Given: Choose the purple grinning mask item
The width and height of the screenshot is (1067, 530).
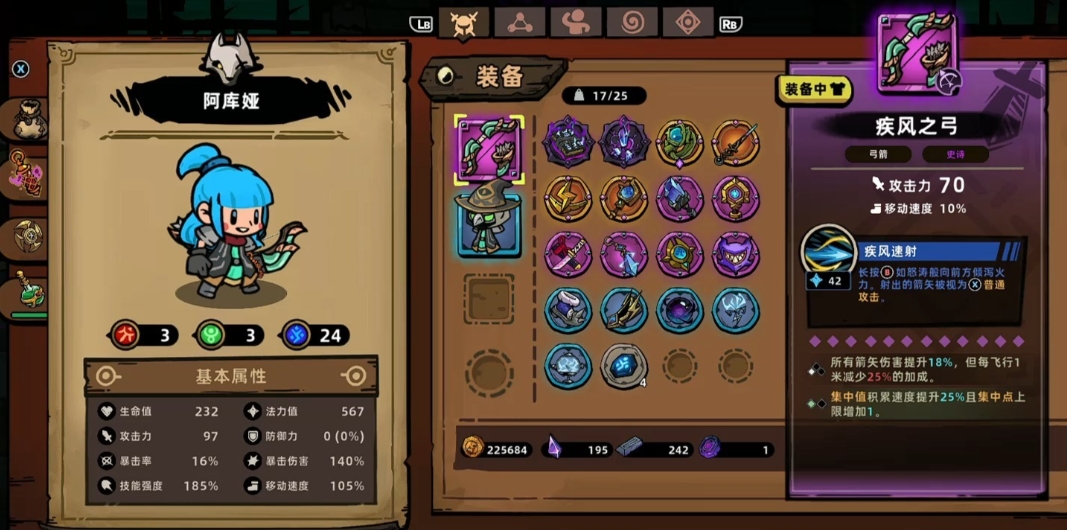Looking at the screenshot, I should pos(736,255).
